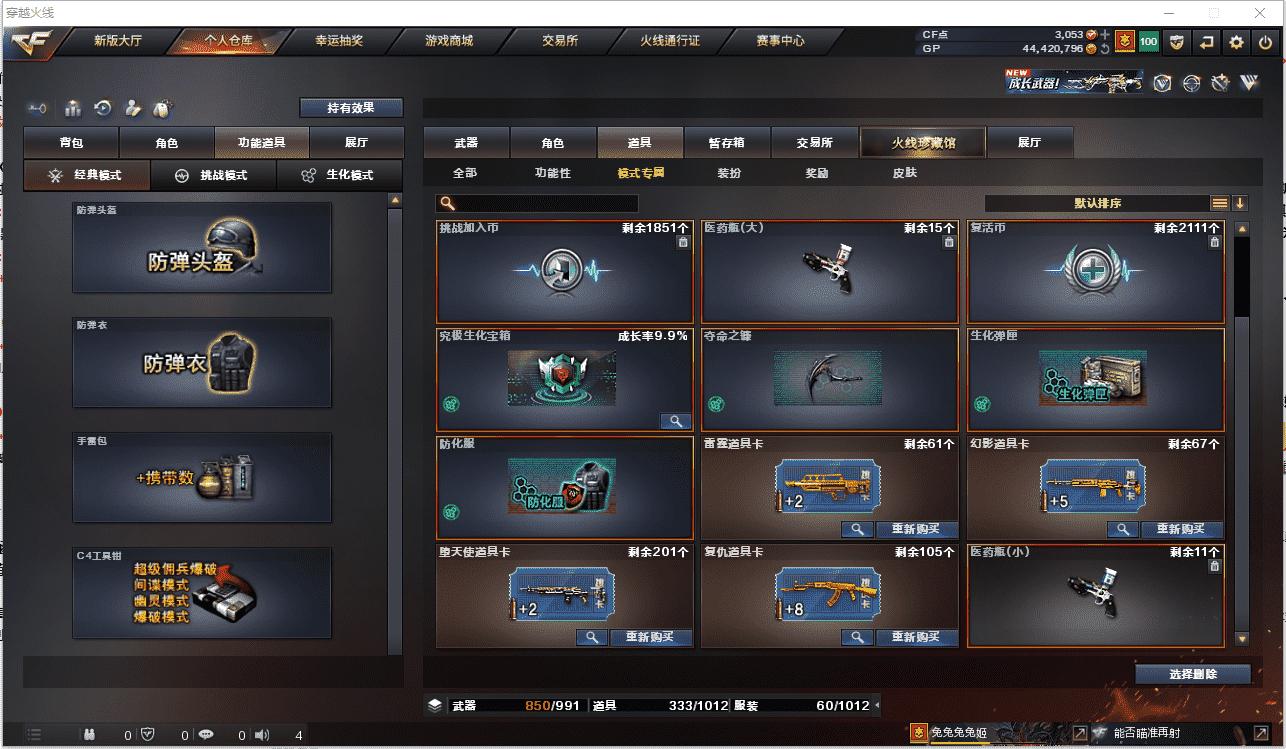Image resolution: width=1286 pixels, height=749 pixels.
Task: Switch to the 新版大厅 lobby
Action: pyautogui.click(x=118, y=41)
